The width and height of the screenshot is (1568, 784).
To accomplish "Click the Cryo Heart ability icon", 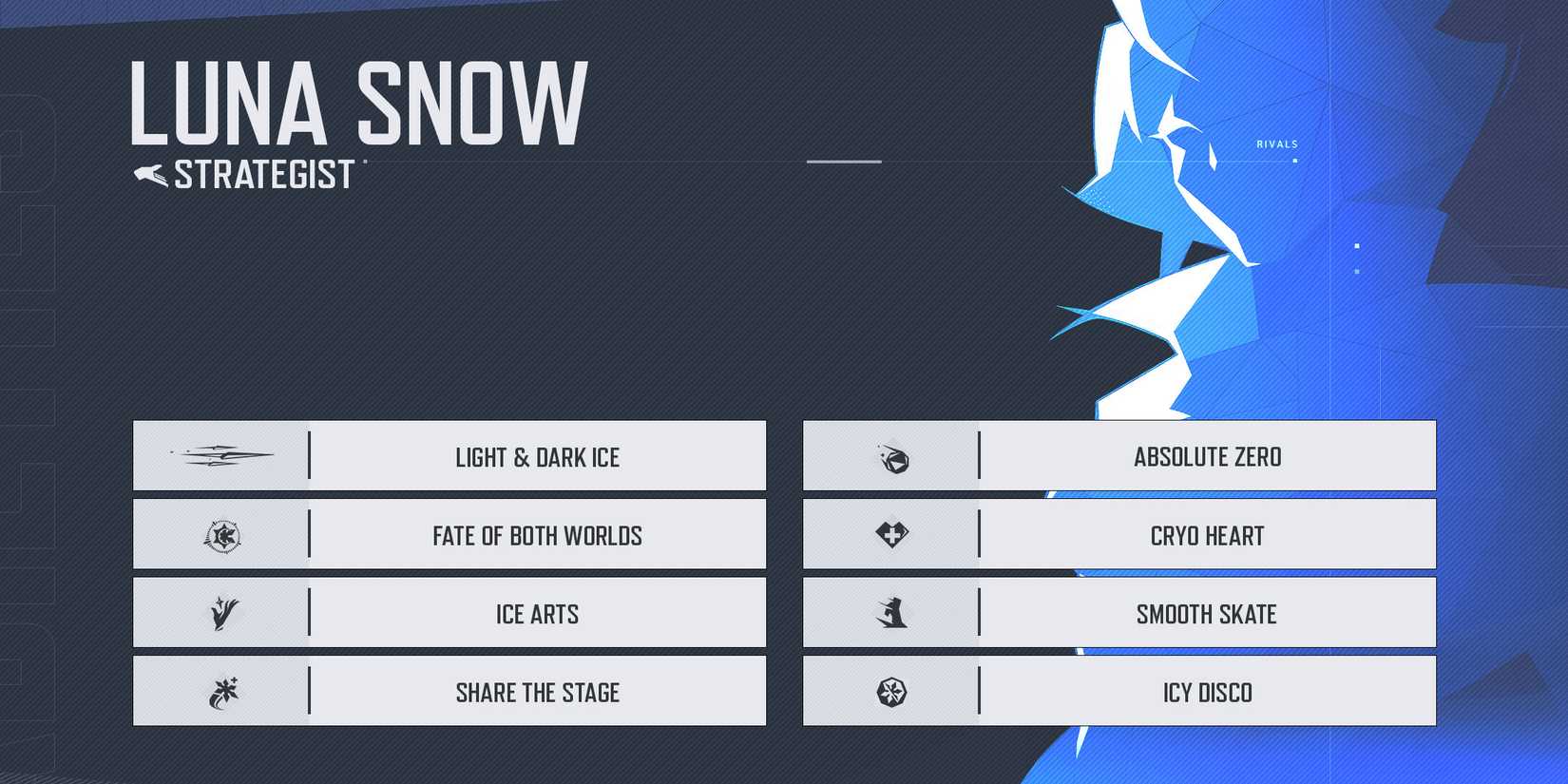I will 894,534.
